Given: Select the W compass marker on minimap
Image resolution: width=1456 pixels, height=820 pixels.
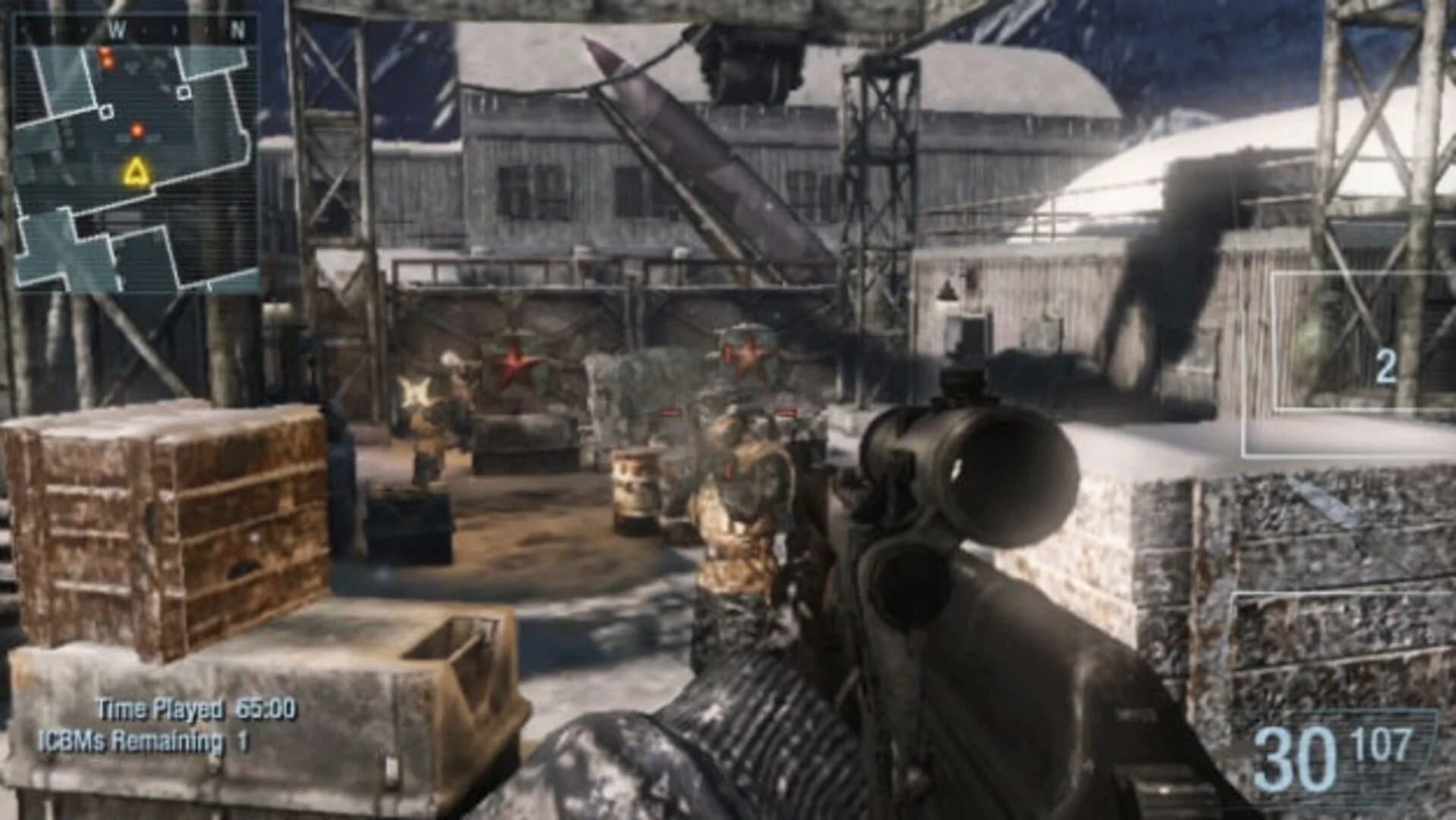Looking at the screenshot, I should tap(116, 30).
